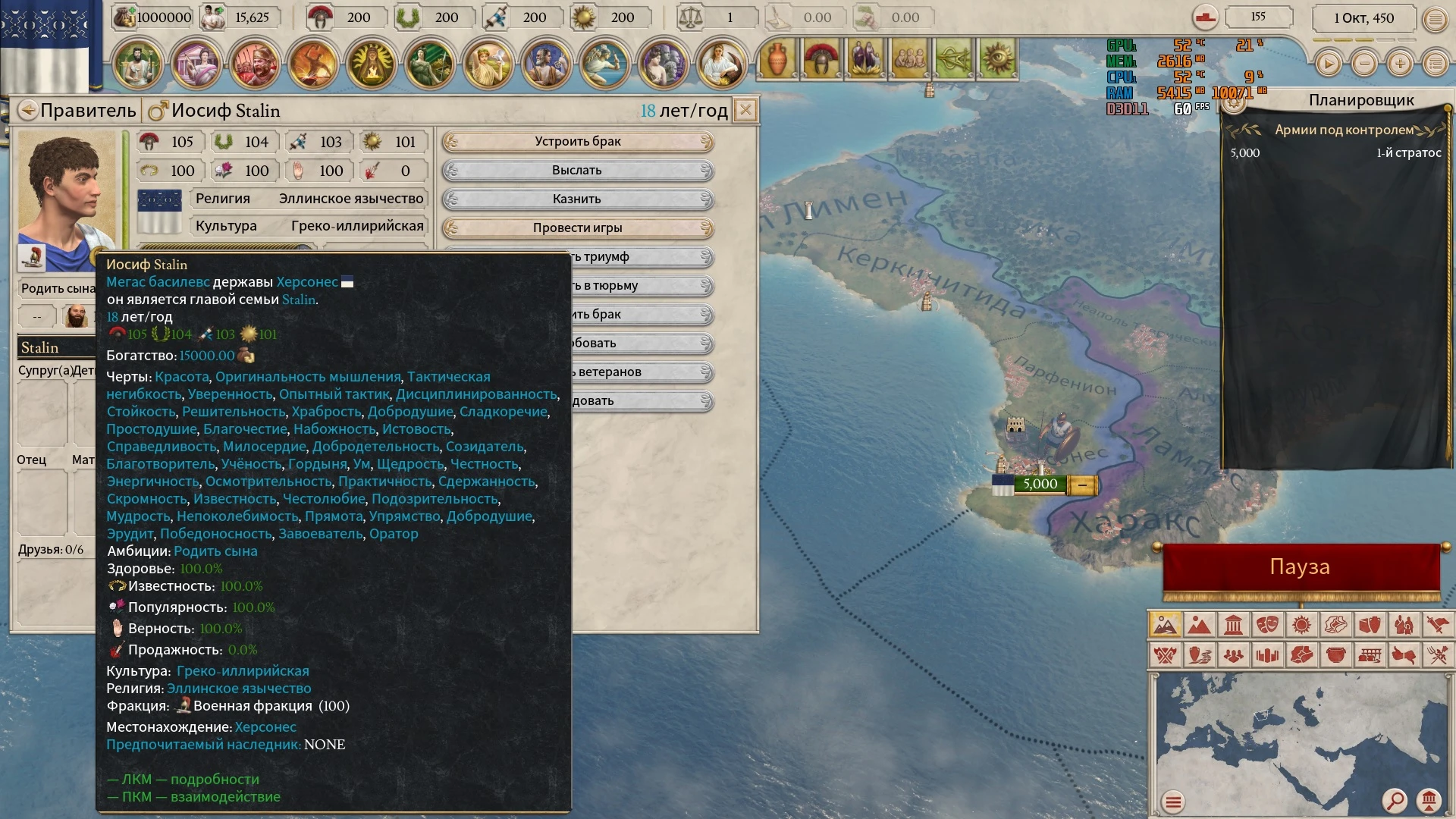Viewport: 1456px width, 819px height.
Task: Click the Устроить брак button
Action: pyautogui.click(x=577, y=141)
